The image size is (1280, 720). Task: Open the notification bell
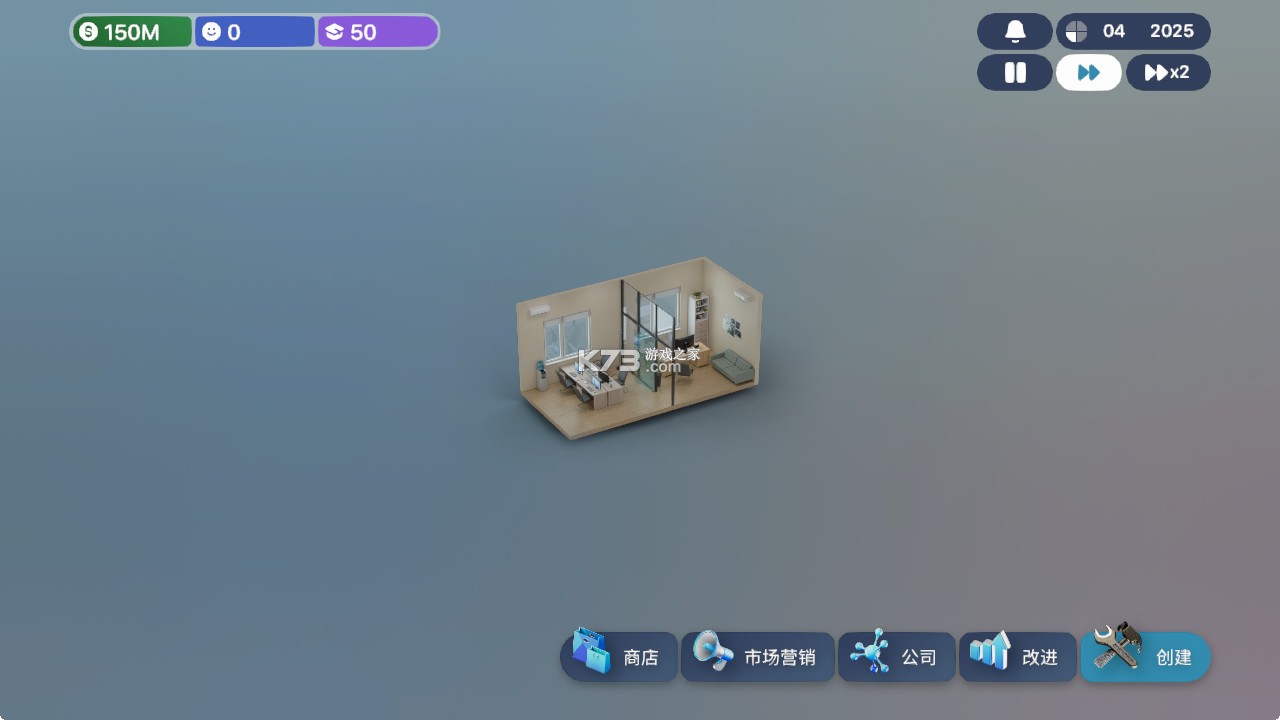[x=1013, y=31]
